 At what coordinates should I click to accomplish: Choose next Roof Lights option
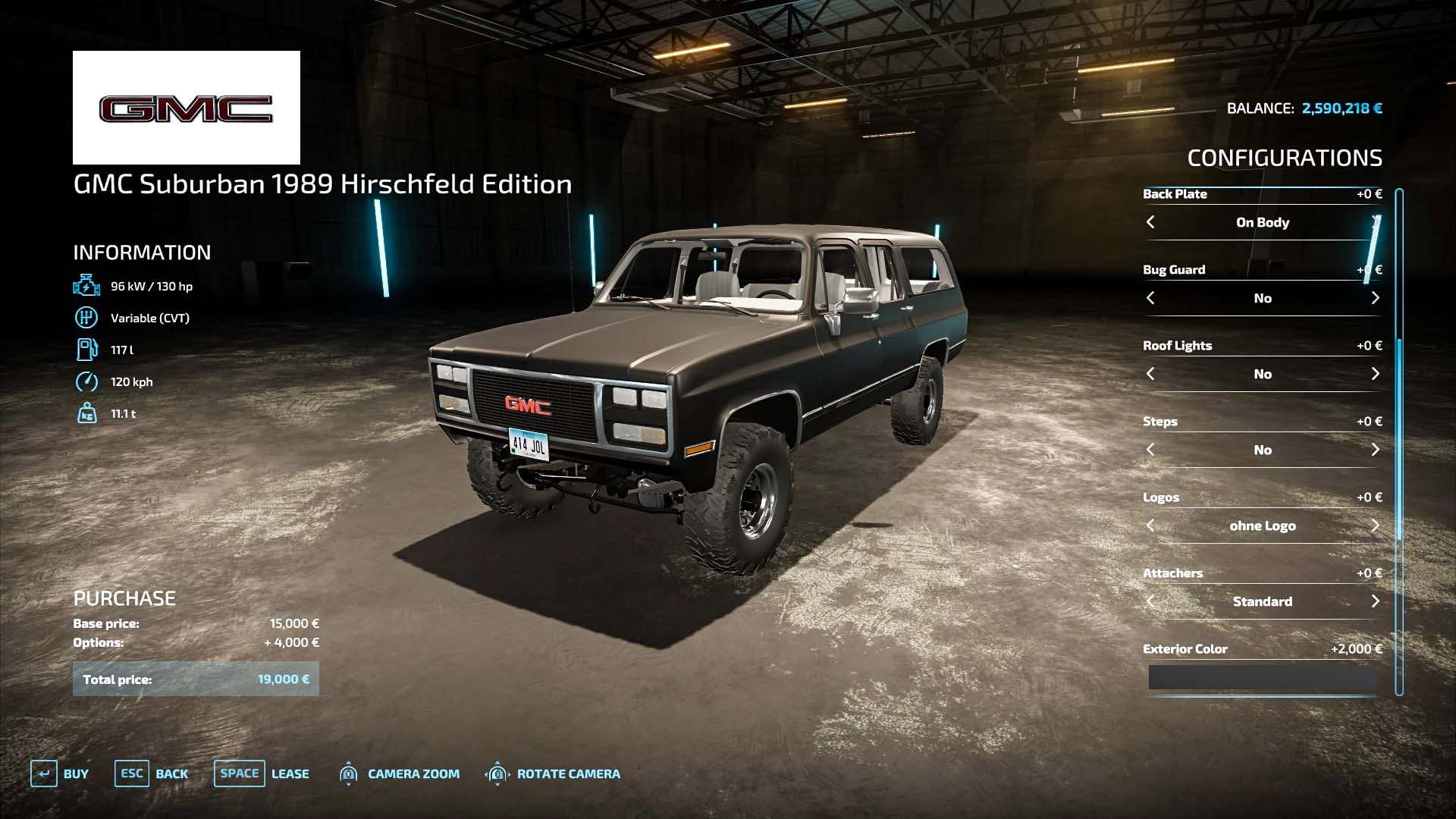coord(1375,374)
